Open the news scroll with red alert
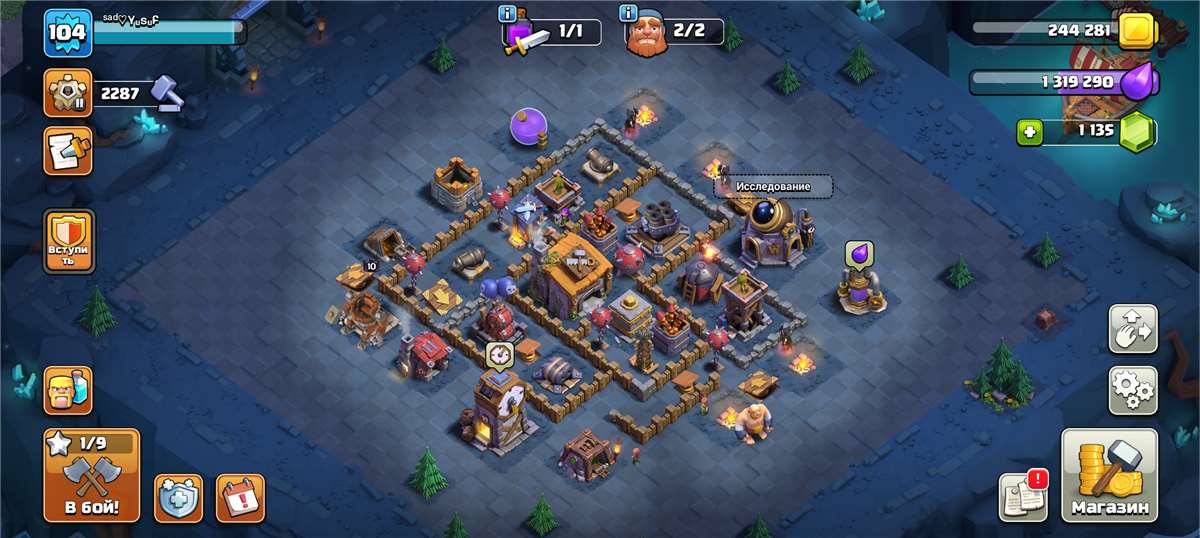 tap(1023, 496)
